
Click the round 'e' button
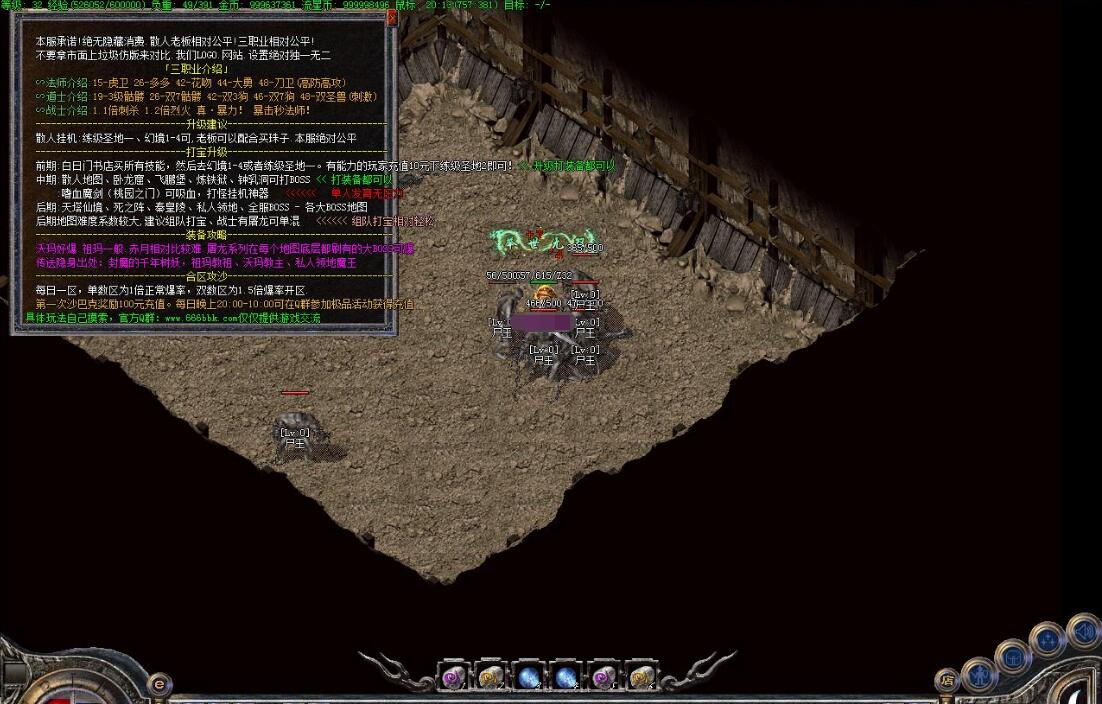[x=159, y=685]
